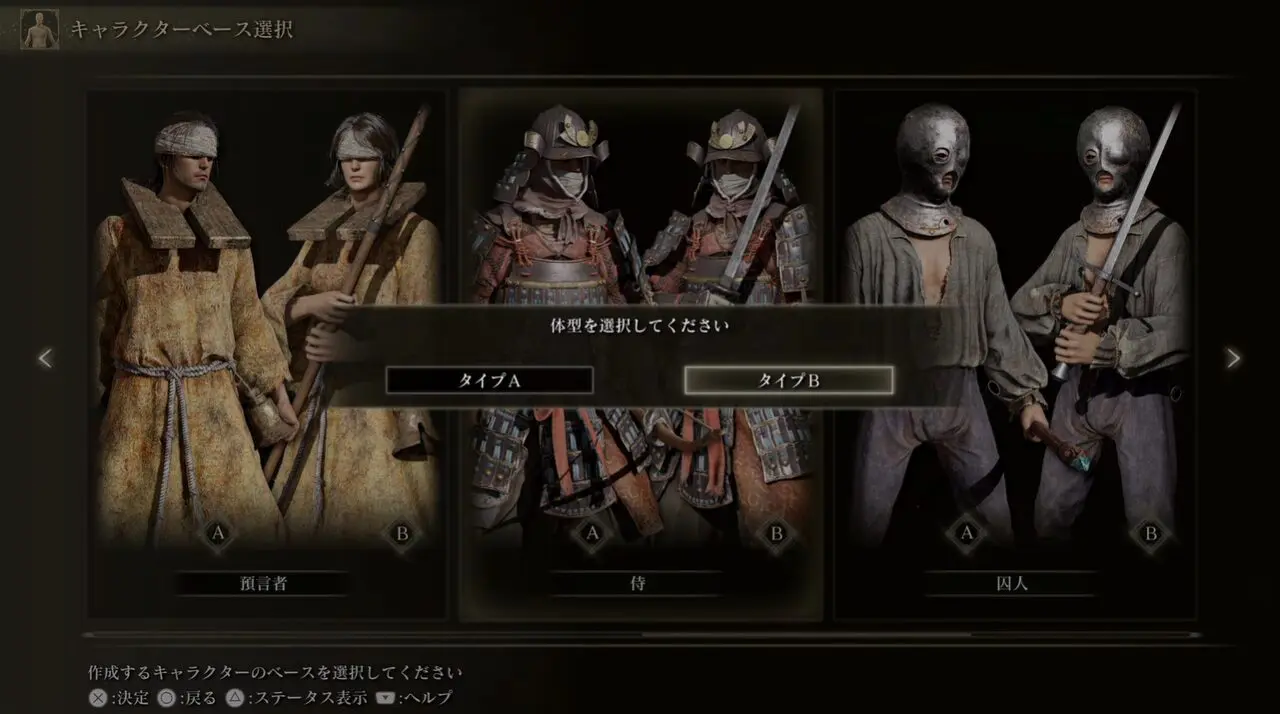
Task: Choose body type タイプB
Action: [x=788, y=380]
